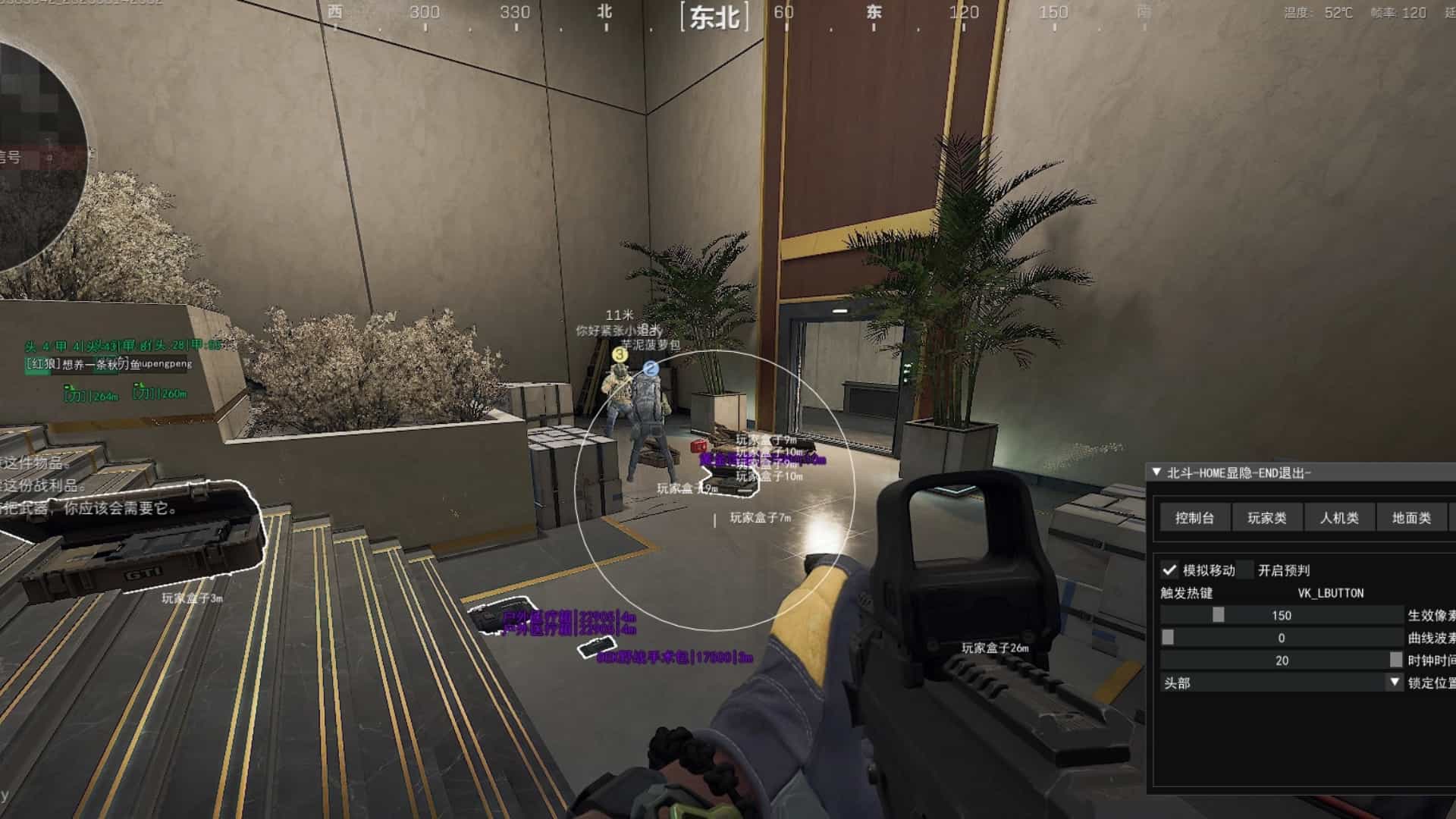Collapse the 北斗 overlay panel arrow
The image size is (1456, 819).
[1156, 472]
